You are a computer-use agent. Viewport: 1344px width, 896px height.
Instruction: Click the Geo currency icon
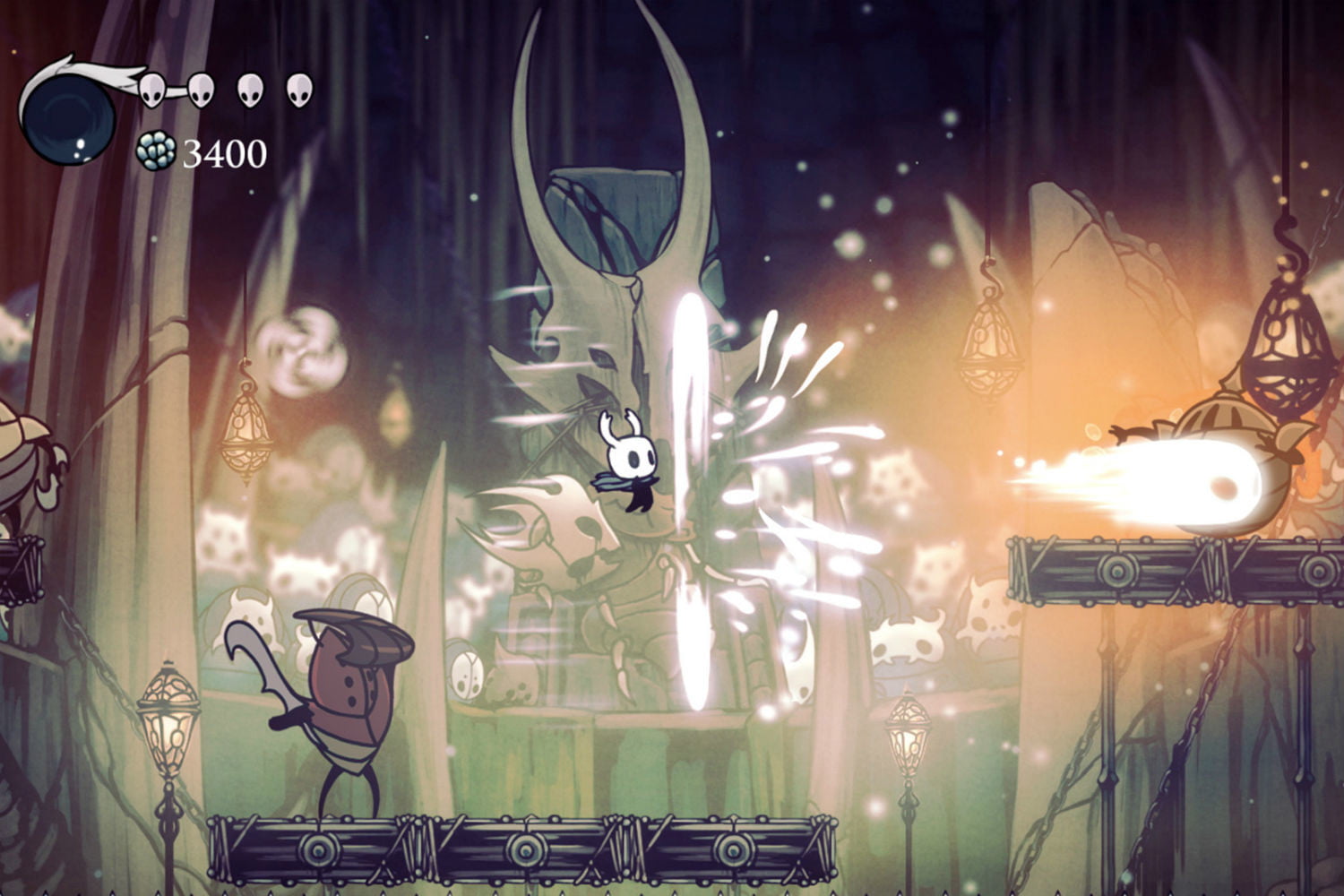click(x=155, y=151)
